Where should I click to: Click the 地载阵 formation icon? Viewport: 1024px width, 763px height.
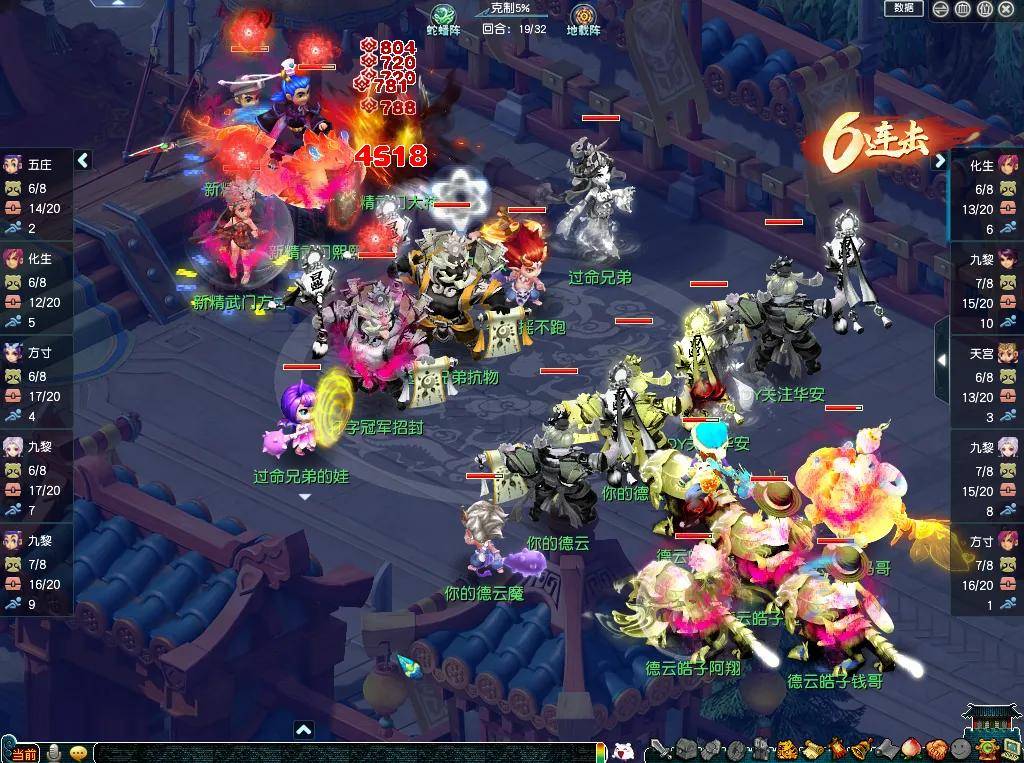coord(582,16)
